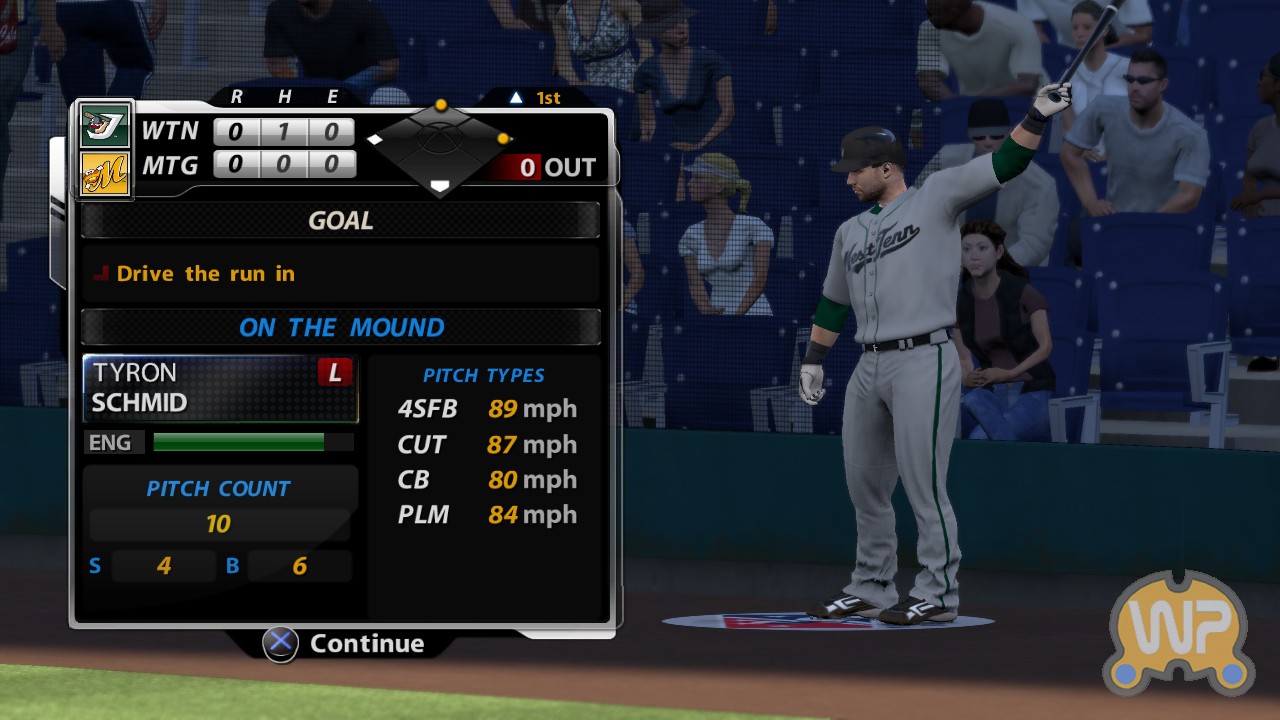Select the Tyron Schmid pitcher card
Viewport: 1280px width, 720px height.
[220, 388]
